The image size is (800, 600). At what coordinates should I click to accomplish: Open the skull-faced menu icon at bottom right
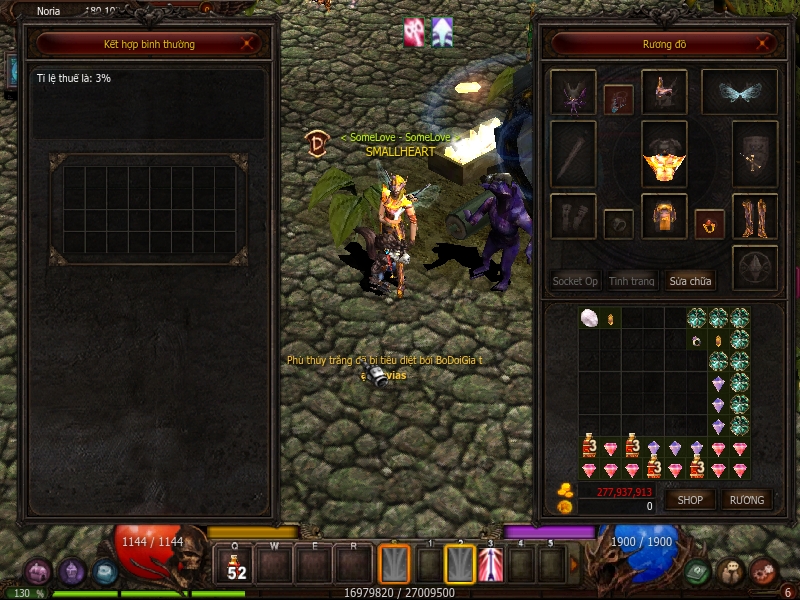tap(729, 571)
